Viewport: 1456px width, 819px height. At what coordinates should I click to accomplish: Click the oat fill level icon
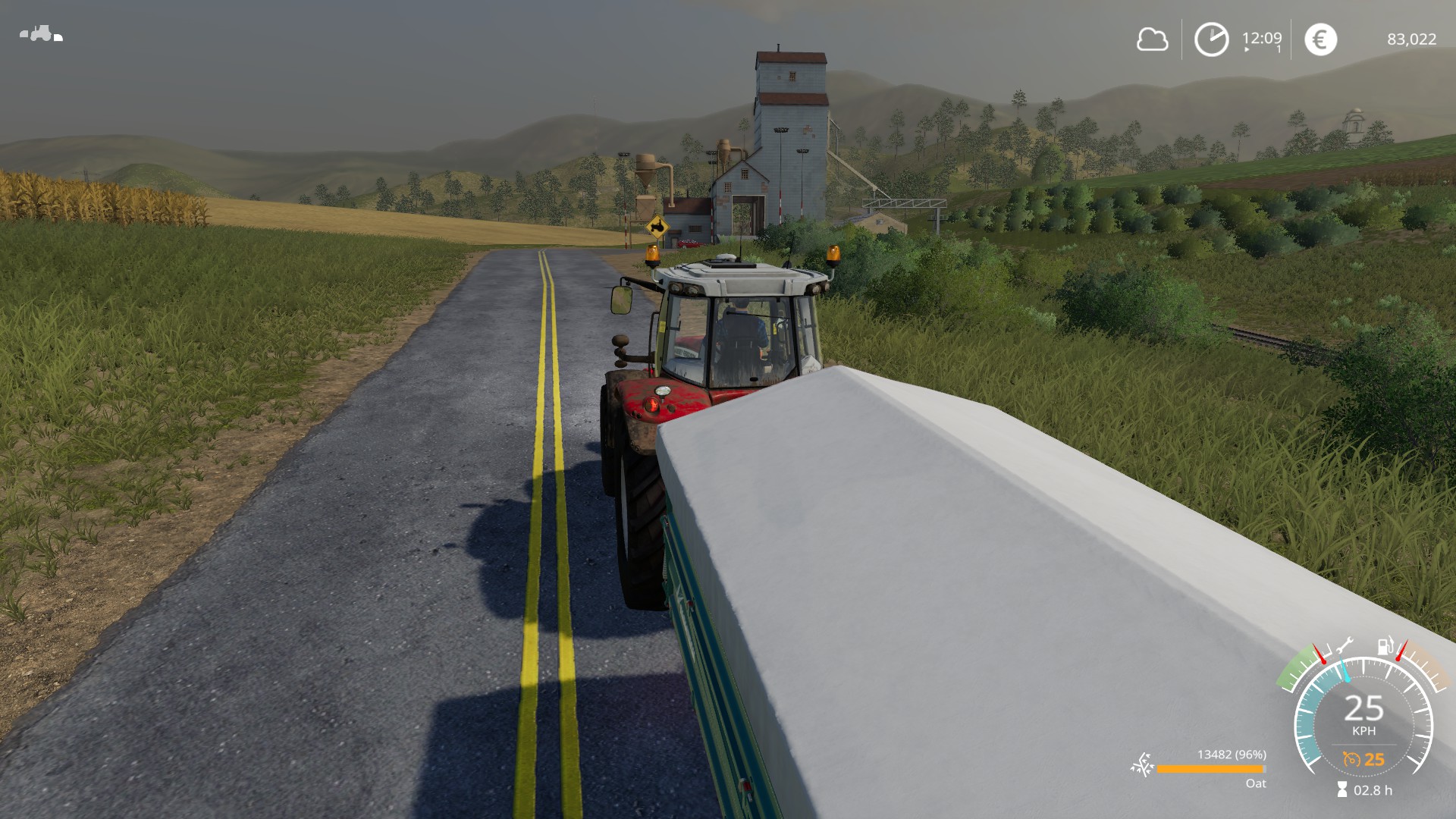tap(1141, 766)
